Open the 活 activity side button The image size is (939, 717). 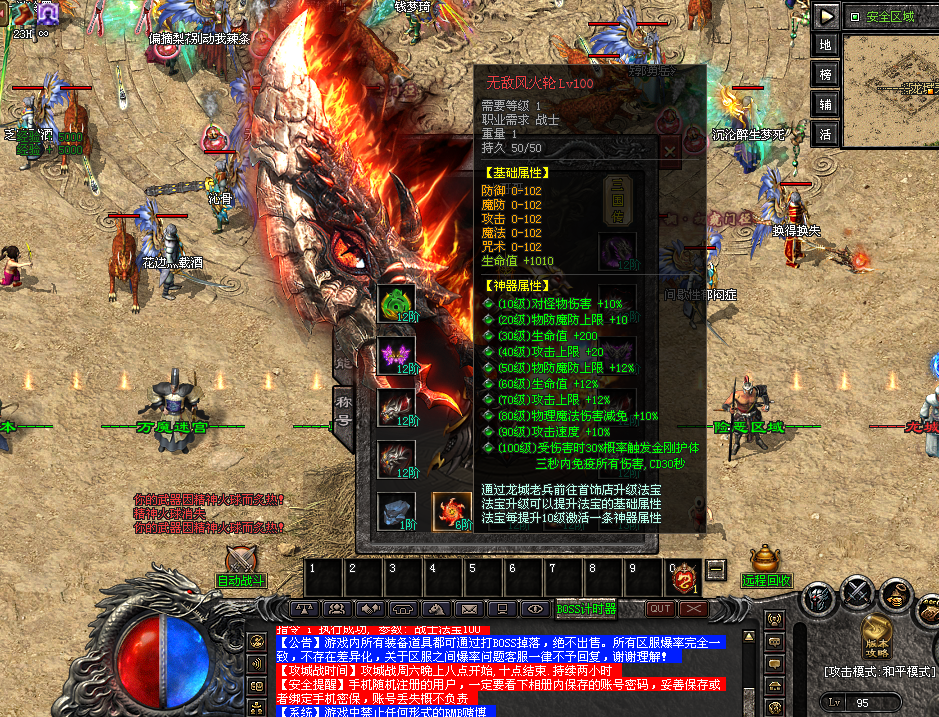pos(826,132)
